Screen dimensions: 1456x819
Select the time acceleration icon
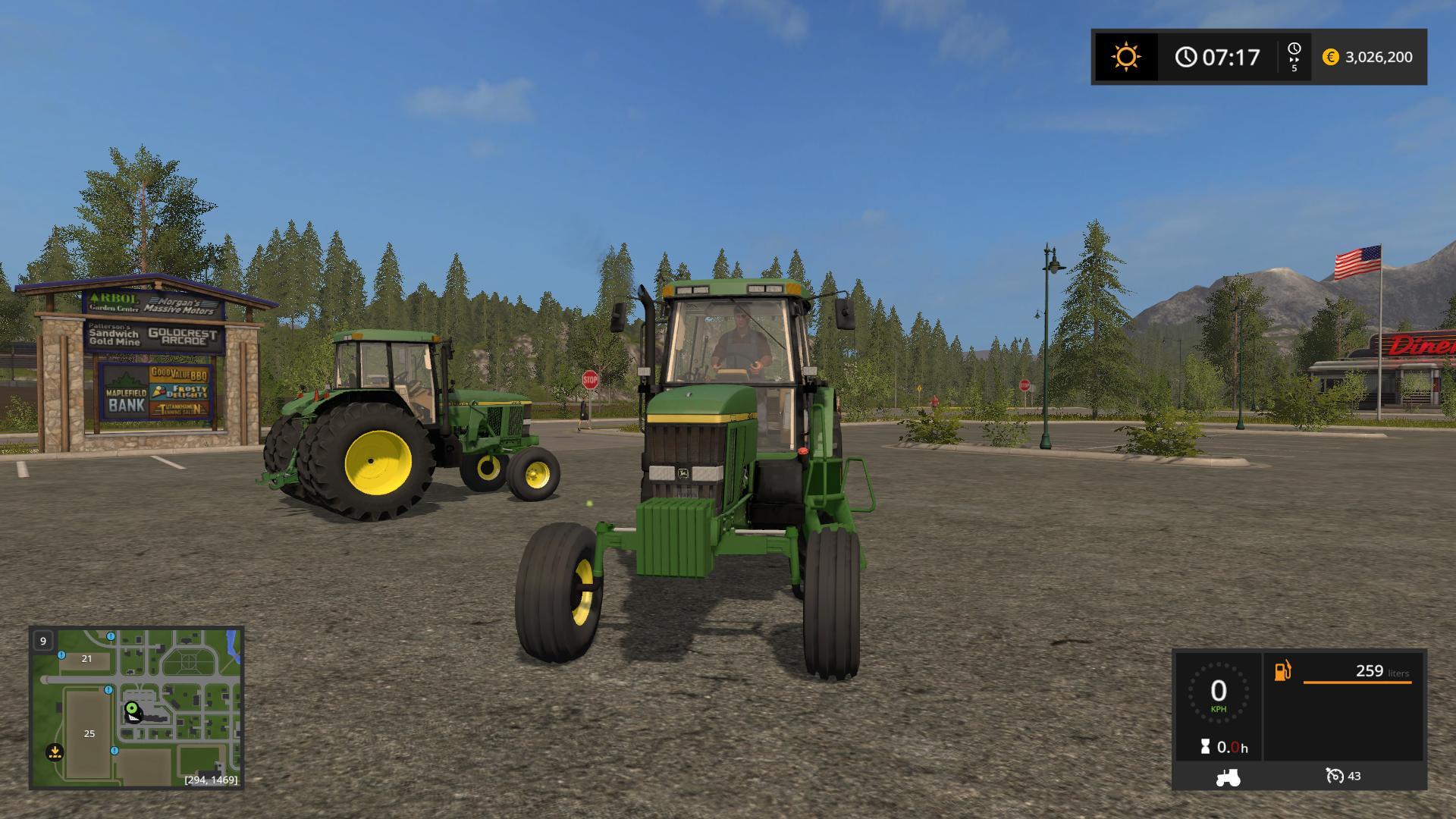point(1294,57)
